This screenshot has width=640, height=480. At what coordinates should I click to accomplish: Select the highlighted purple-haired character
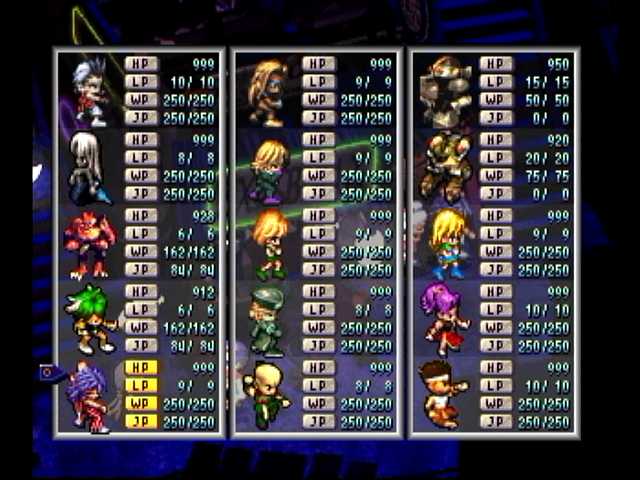click(89, 396)
